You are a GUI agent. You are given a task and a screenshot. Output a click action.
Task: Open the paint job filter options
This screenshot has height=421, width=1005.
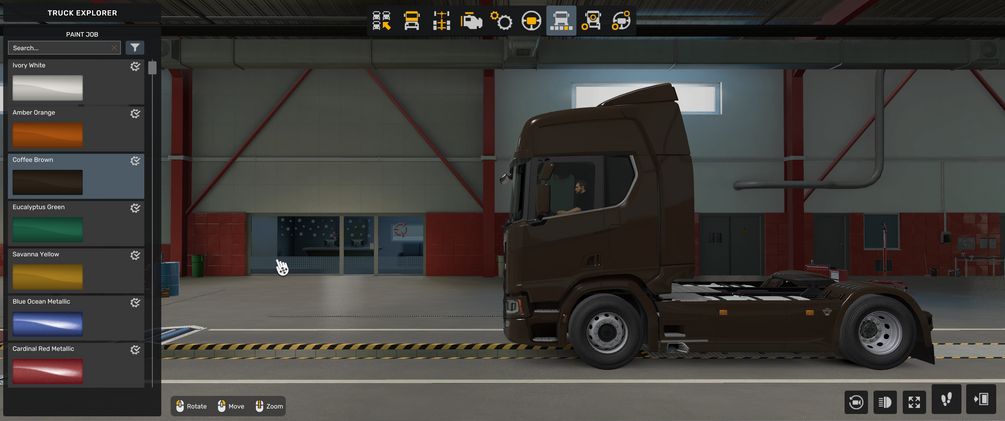pos(135,47)
